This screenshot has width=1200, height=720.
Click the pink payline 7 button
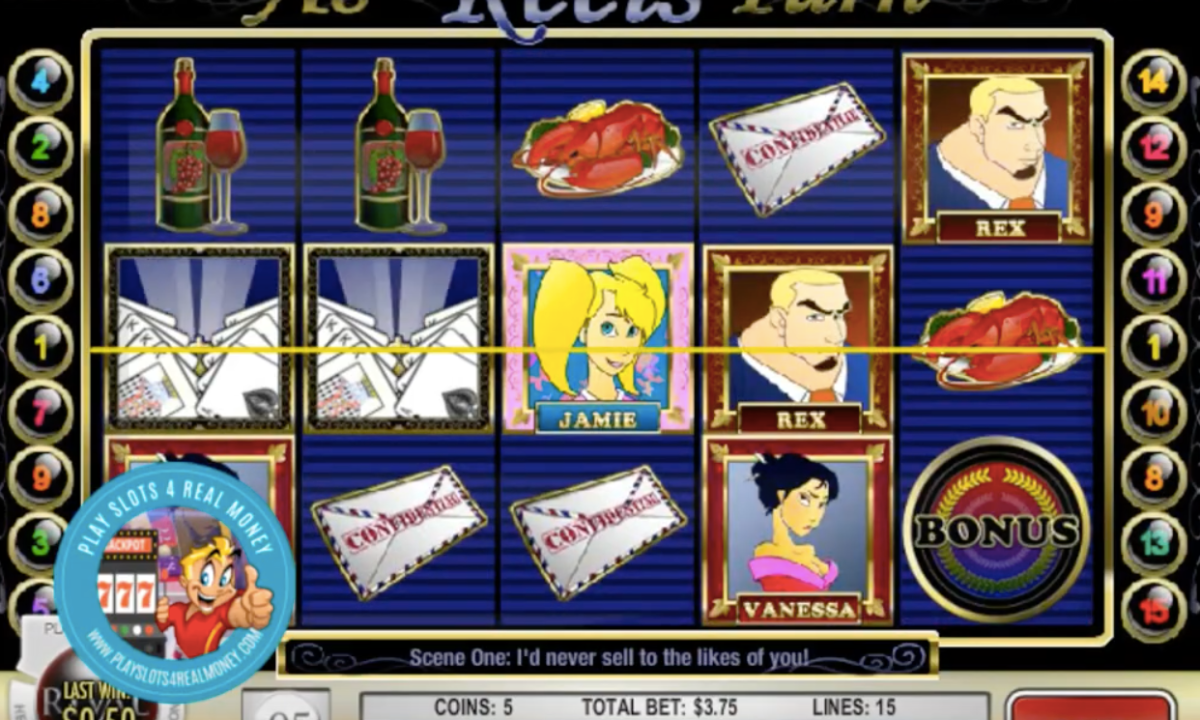click(41, 412)
